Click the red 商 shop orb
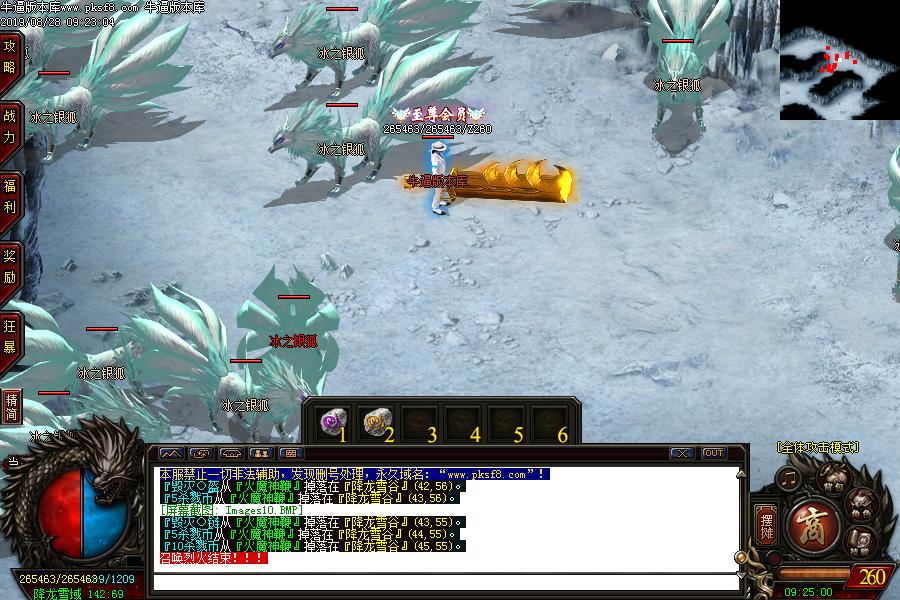The height and width of the screenshot is (600, 900). click(x=808, y=524)
